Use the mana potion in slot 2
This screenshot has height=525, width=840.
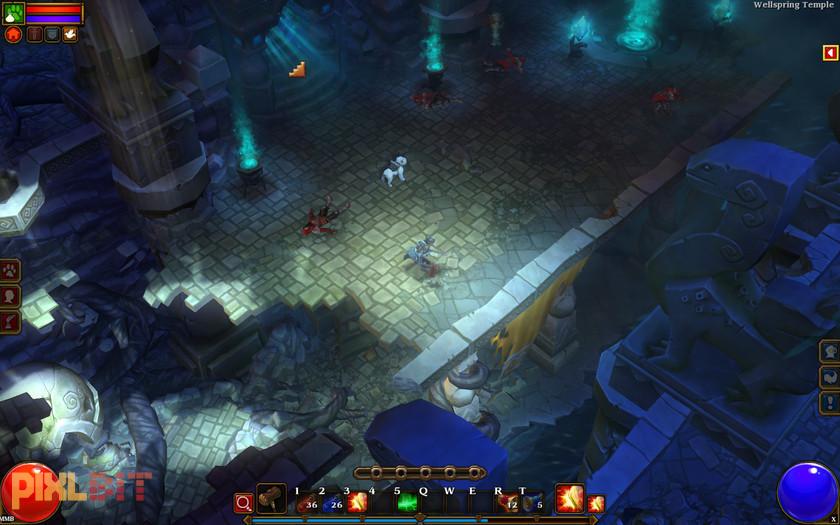coord(330,501)
